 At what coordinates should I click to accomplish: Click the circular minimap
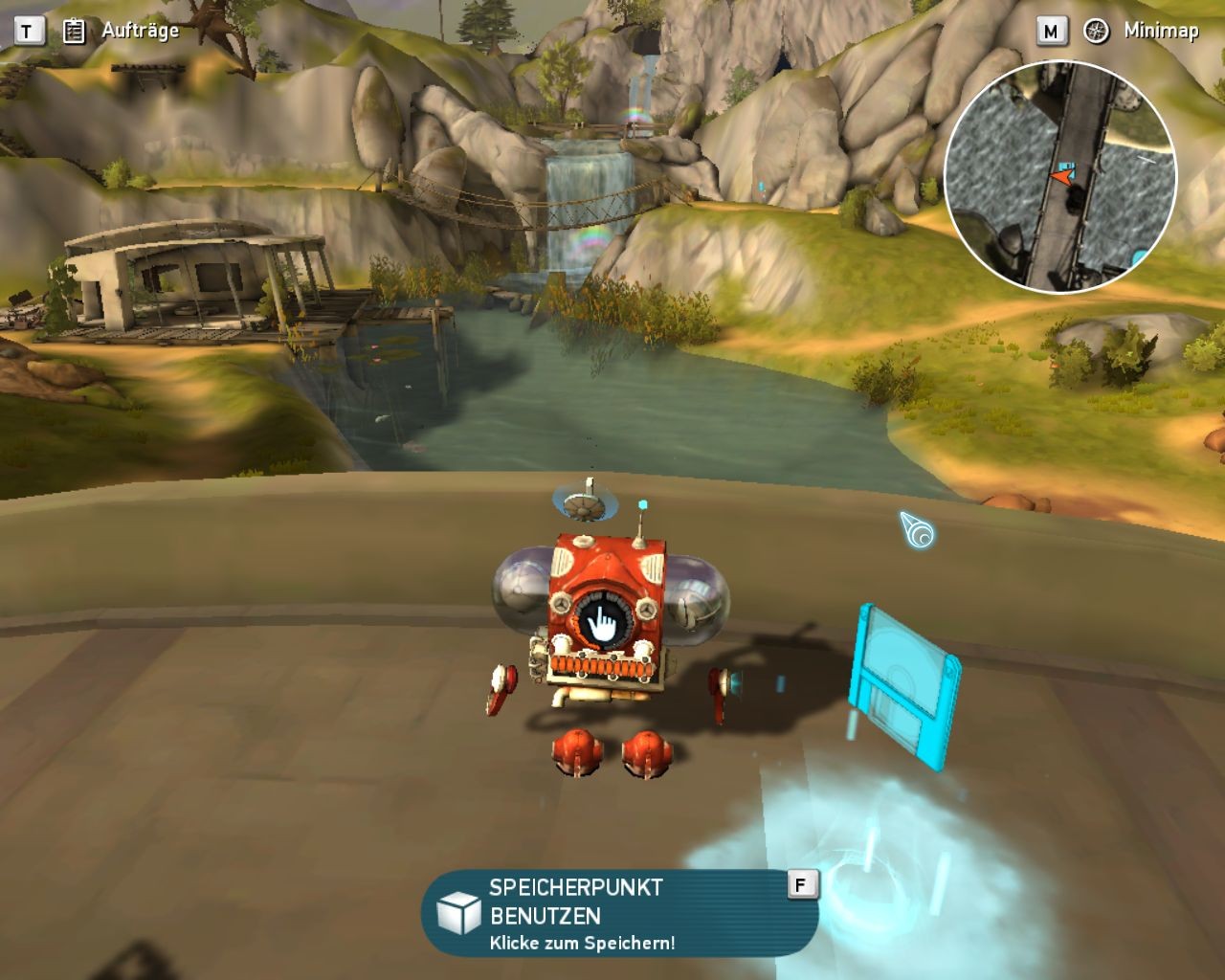coord(1060,177)
